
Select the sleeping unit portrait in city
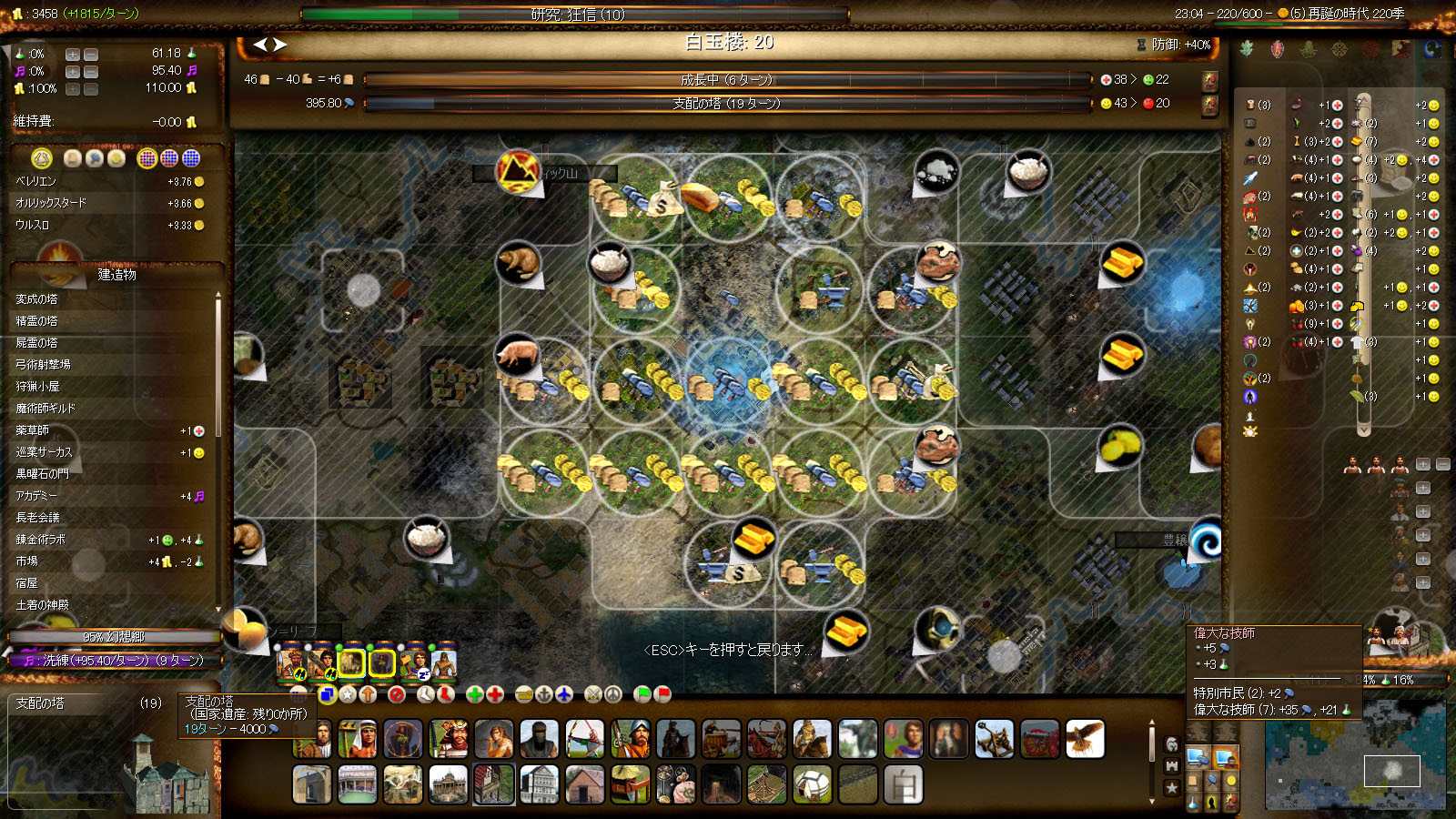point(414,663)
